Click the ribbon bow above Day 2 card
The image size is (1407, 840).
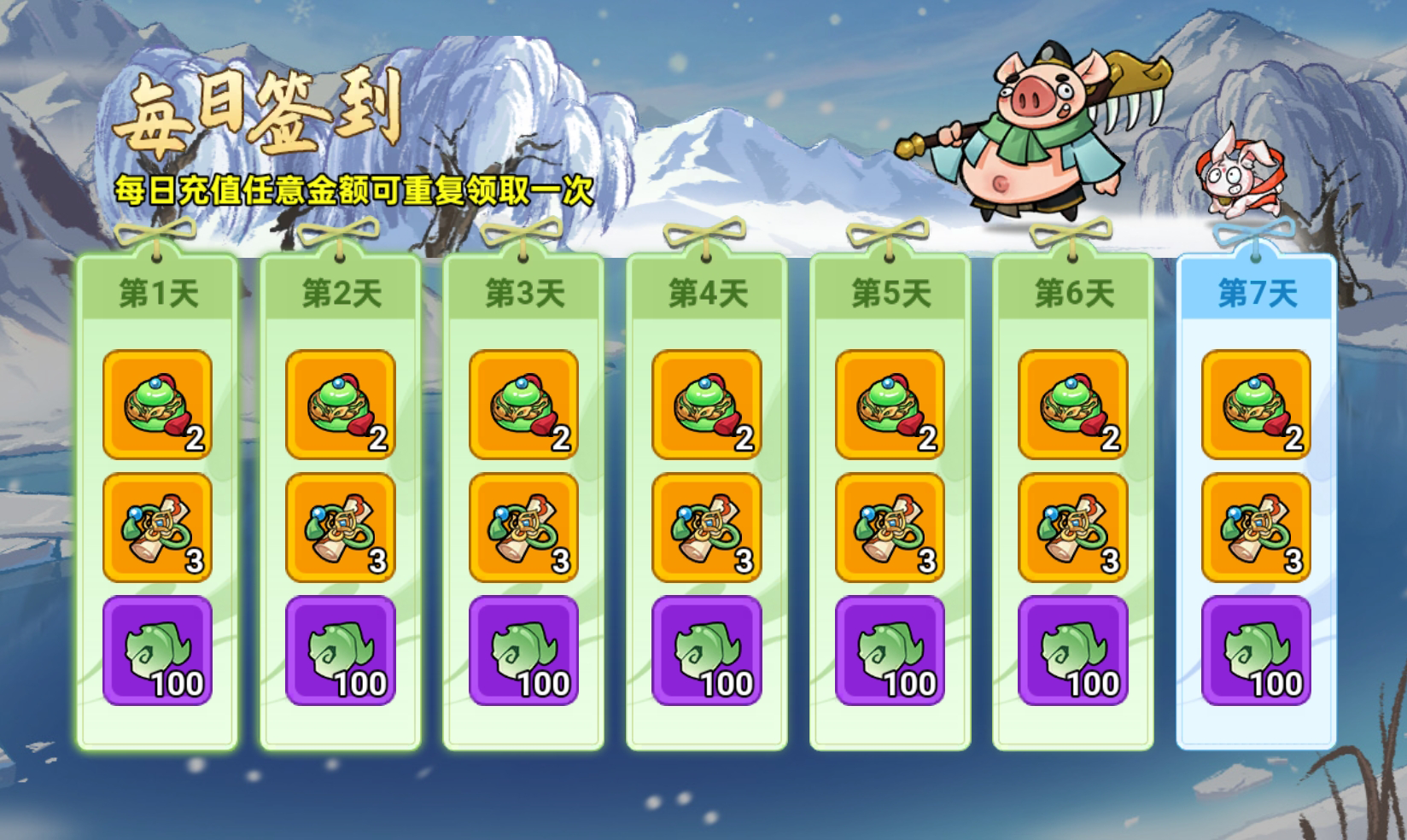(341, 233)
